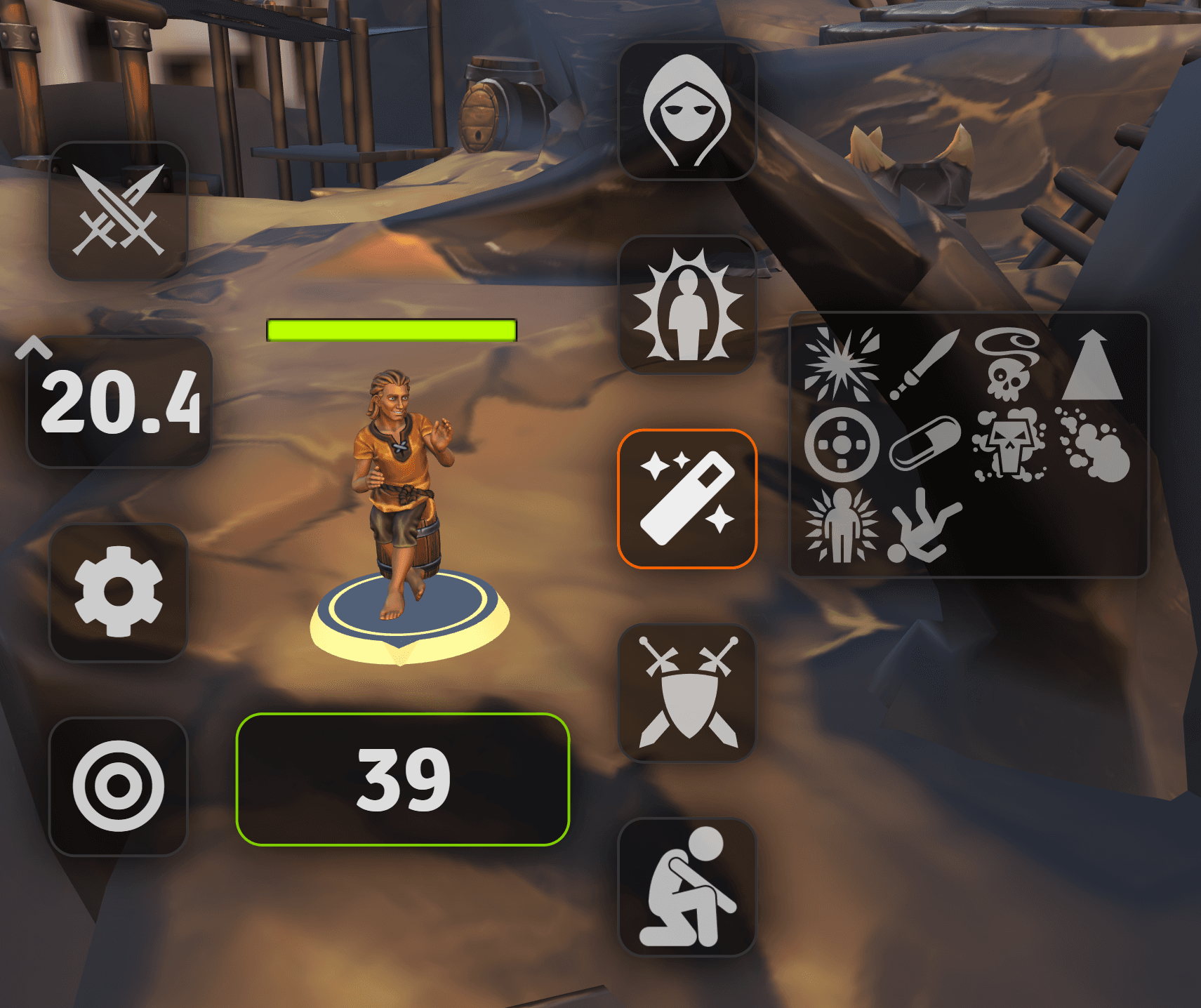Click the crossed swords button

(118, 211)
